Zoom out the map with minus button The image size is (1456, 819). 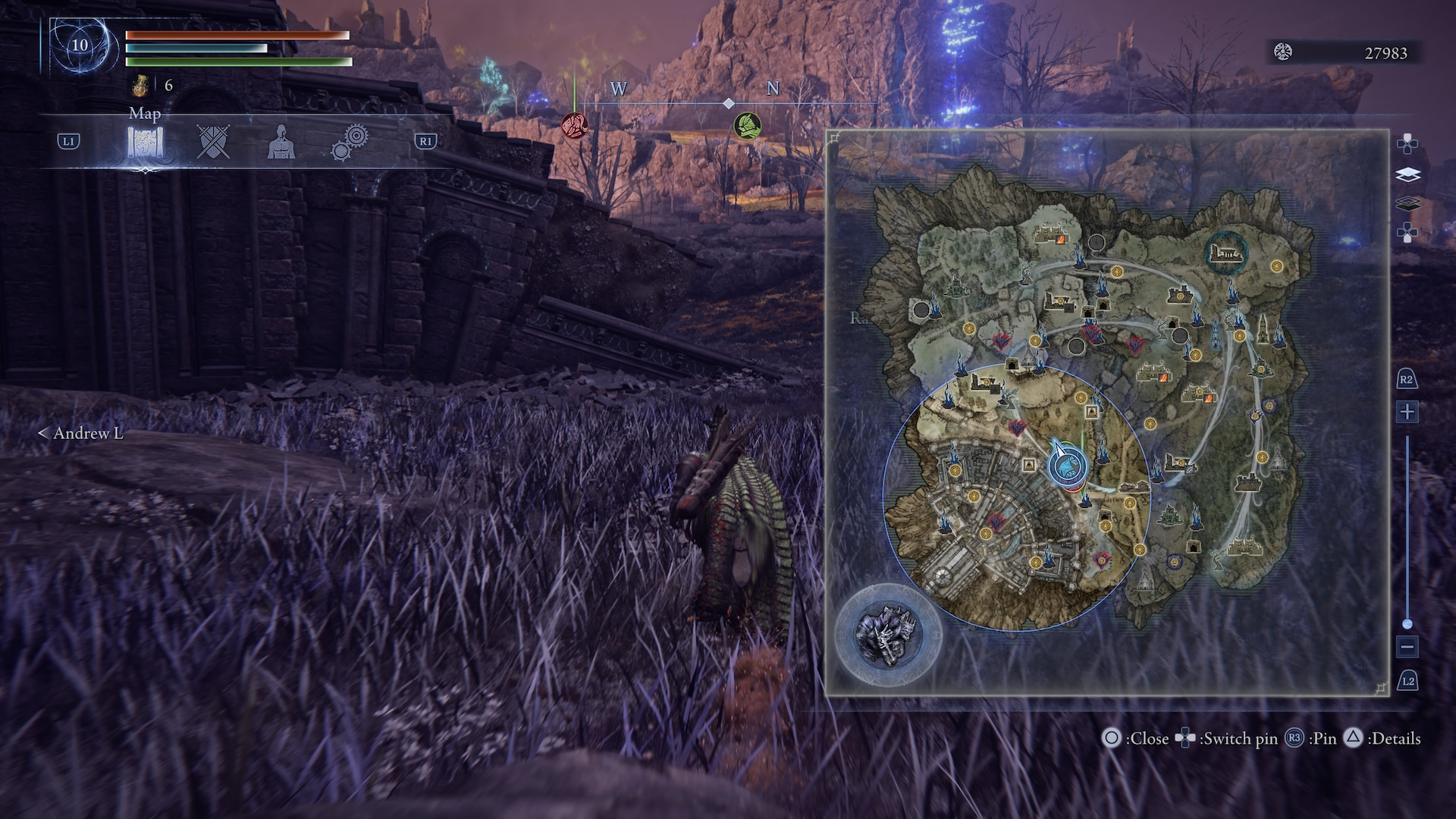[x=1407, y=647]
